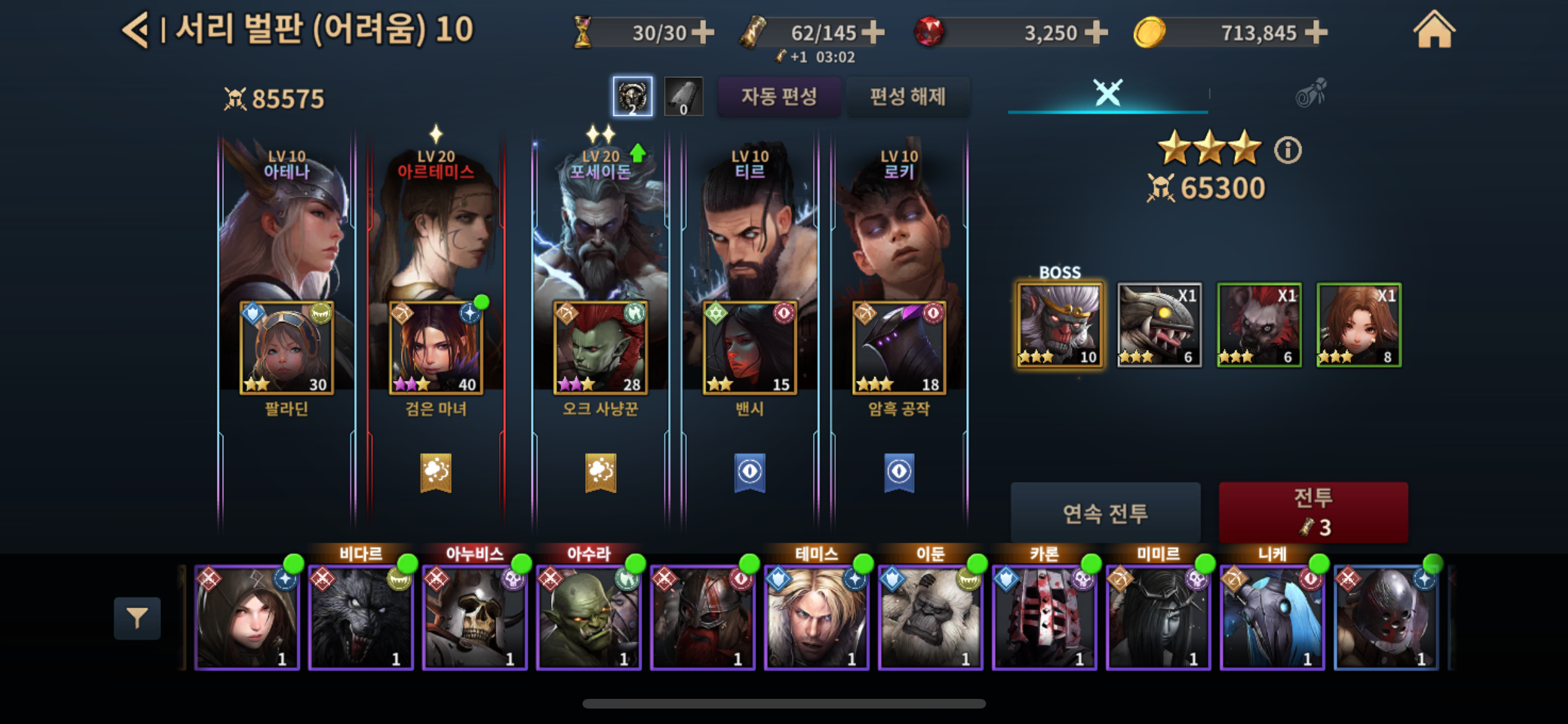Viewport: 1568px width, 724px height.
Task: Add more gold coins
Action: click(x=1316, y=32)
